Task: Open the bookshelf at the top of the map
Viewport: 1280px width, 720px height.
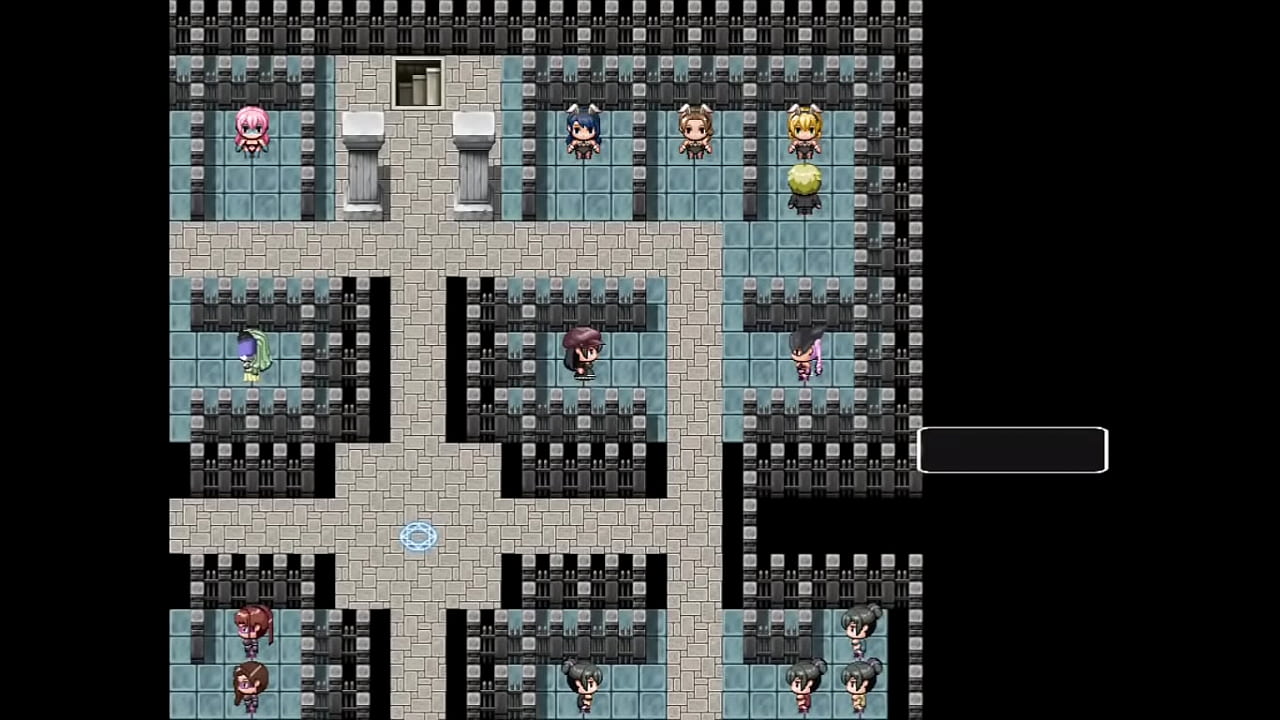Action: [417, 82]
